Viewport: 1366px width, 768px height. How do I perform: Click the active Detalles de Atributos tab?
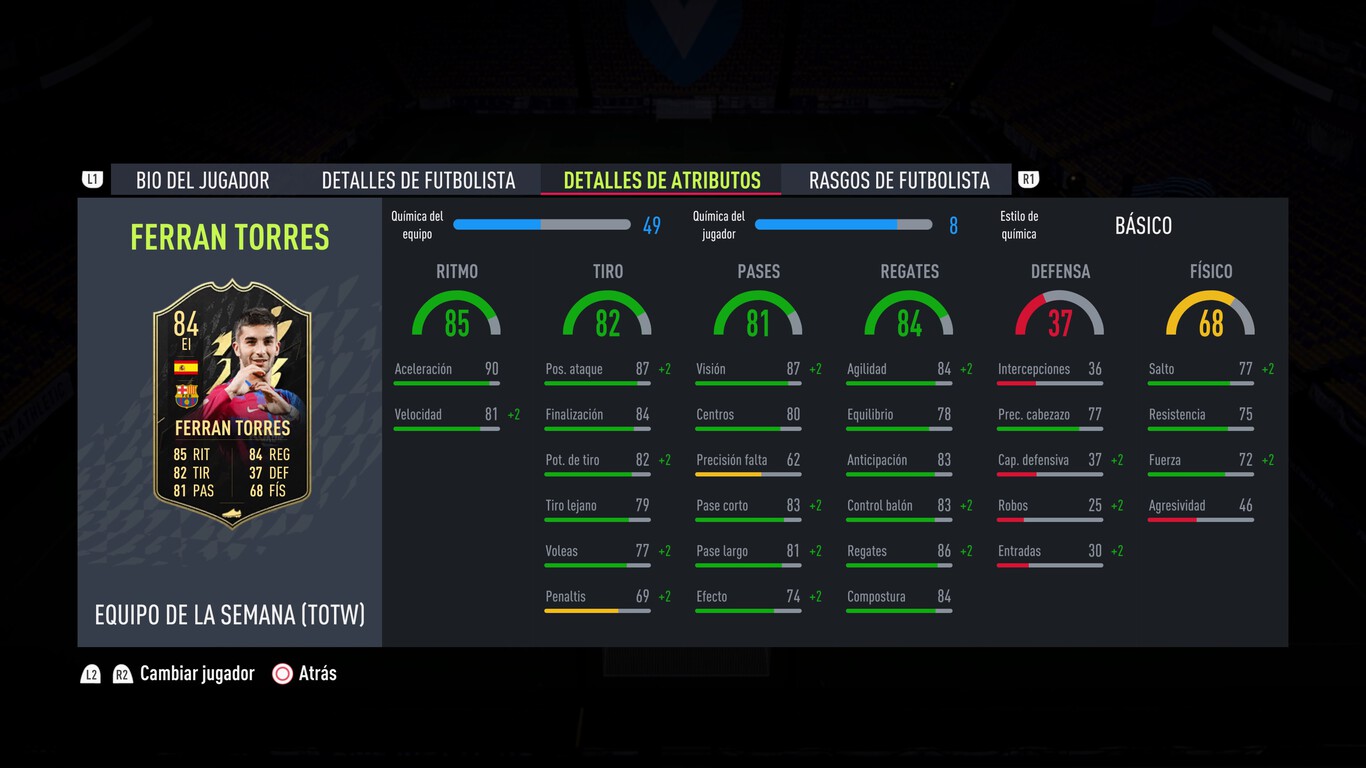coord(661,179)
